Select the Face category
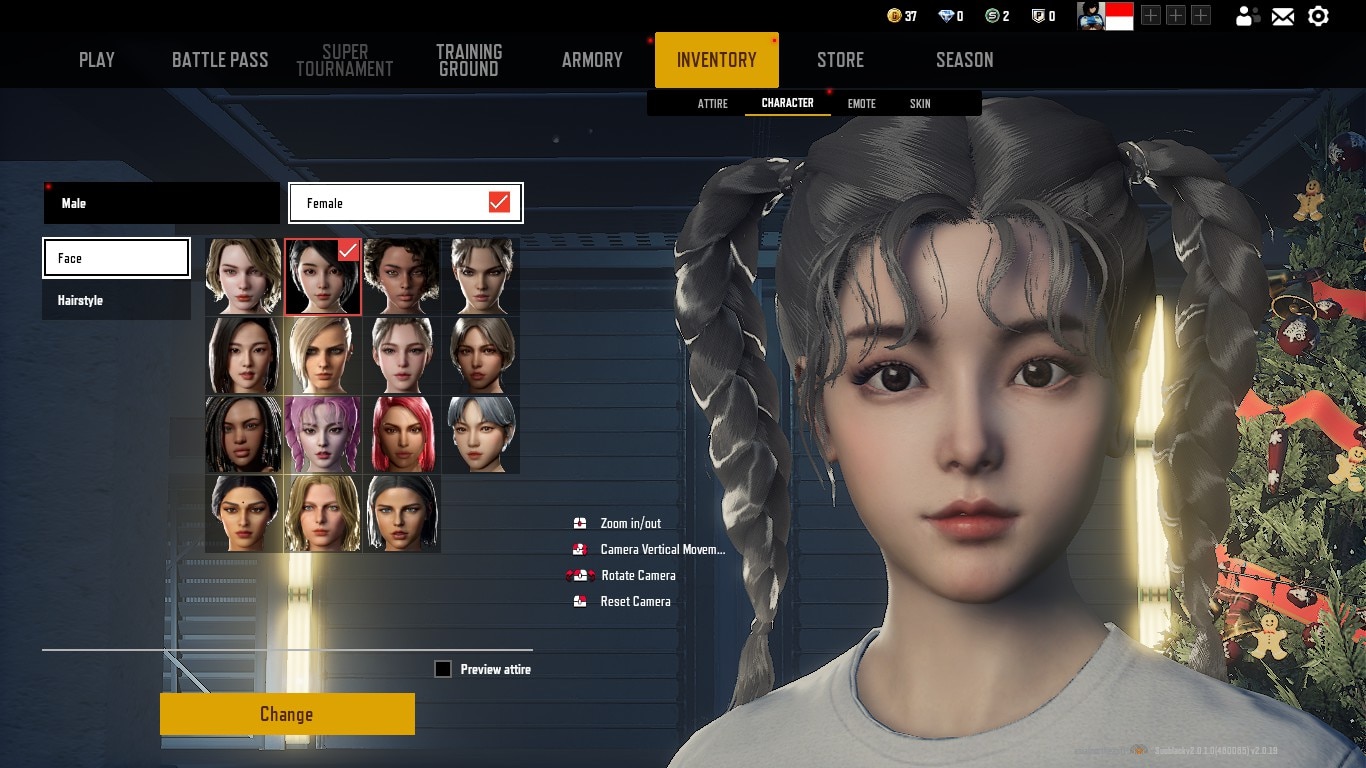Viewport: 1366px width, 768px height. (x=116, y=258)
